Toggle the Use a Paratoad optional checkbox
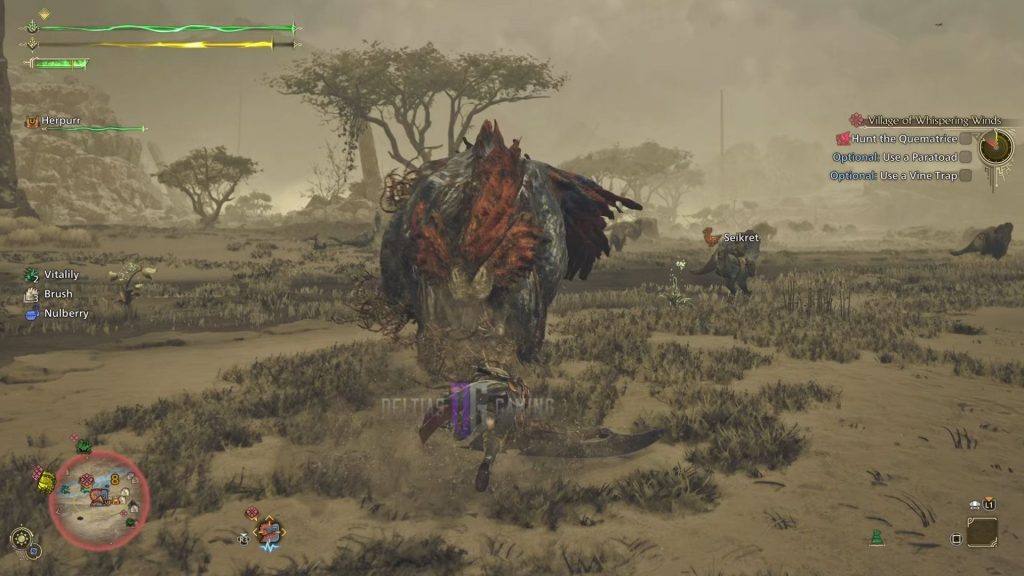This screenshot has width=1024, height=576. [x=966, y=157]
